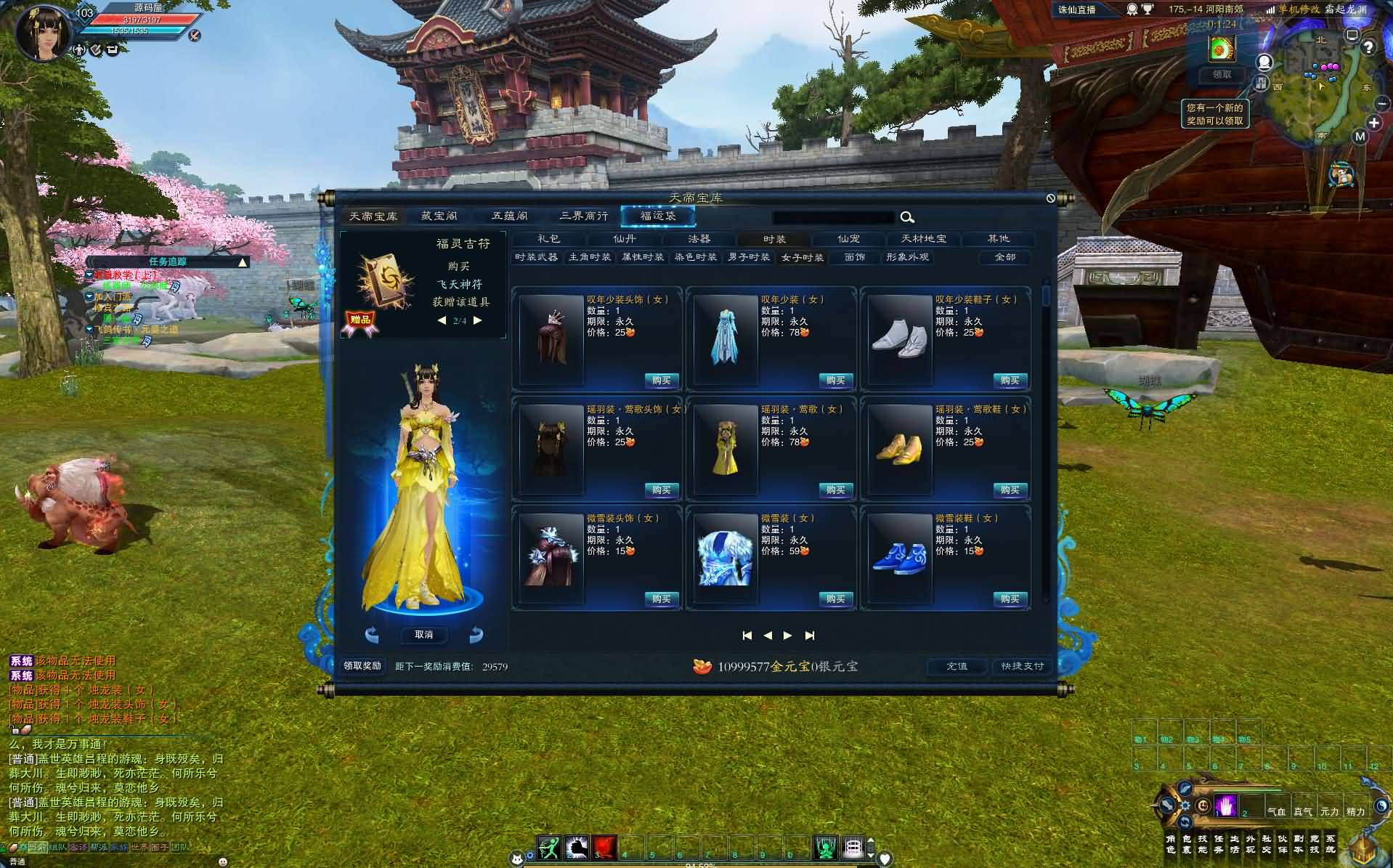Filter by 男子时装 subcategory

pyautogui.click(x=748, y=257)
